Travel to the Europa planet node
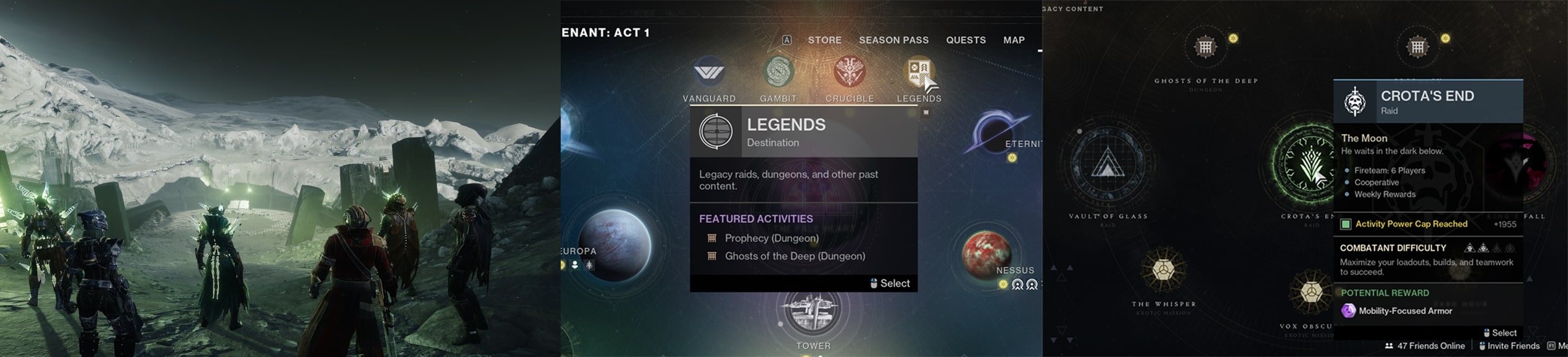Image resolution: width=1568 pixels, height=357 pixels. click(614, 245)
